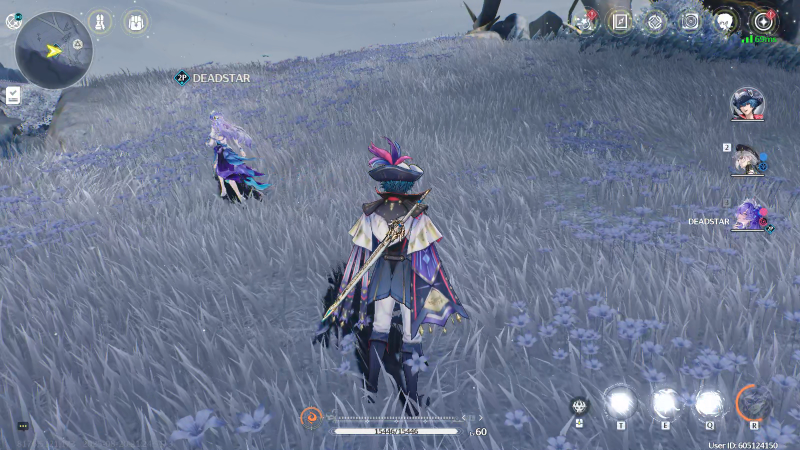Open the compass guidebook icon
The height and width of the screenshot is (450, 800).
click(620, 22)
